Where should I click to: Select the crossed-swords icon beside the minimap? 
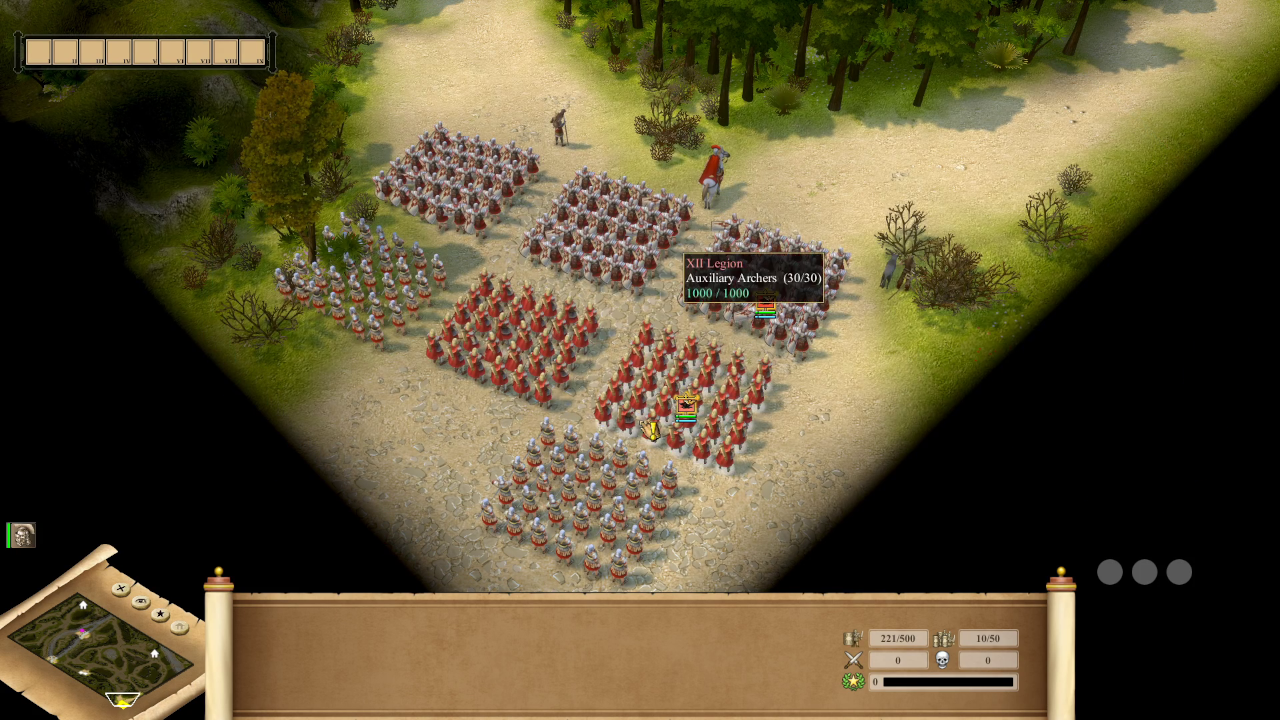click(120, 588)
